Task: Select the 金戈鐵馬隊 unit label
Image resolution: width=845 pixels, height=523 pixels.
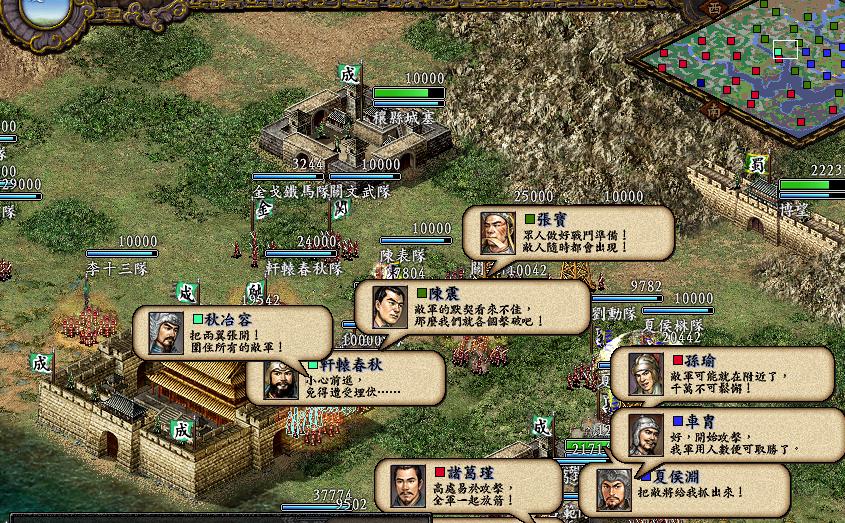Action: click(x=287, y=190)
